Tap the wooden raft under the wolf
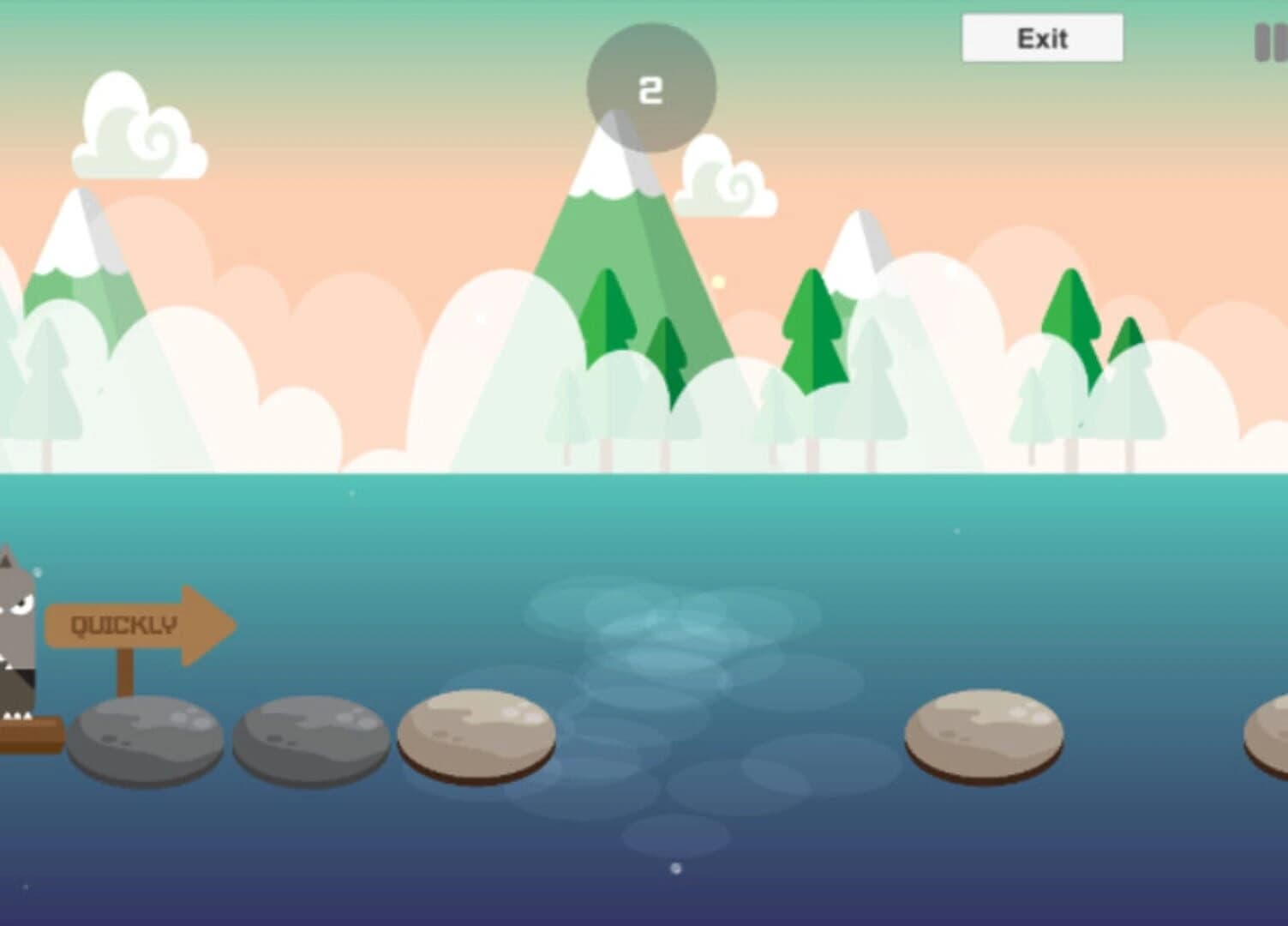 (x=30, y=733)
